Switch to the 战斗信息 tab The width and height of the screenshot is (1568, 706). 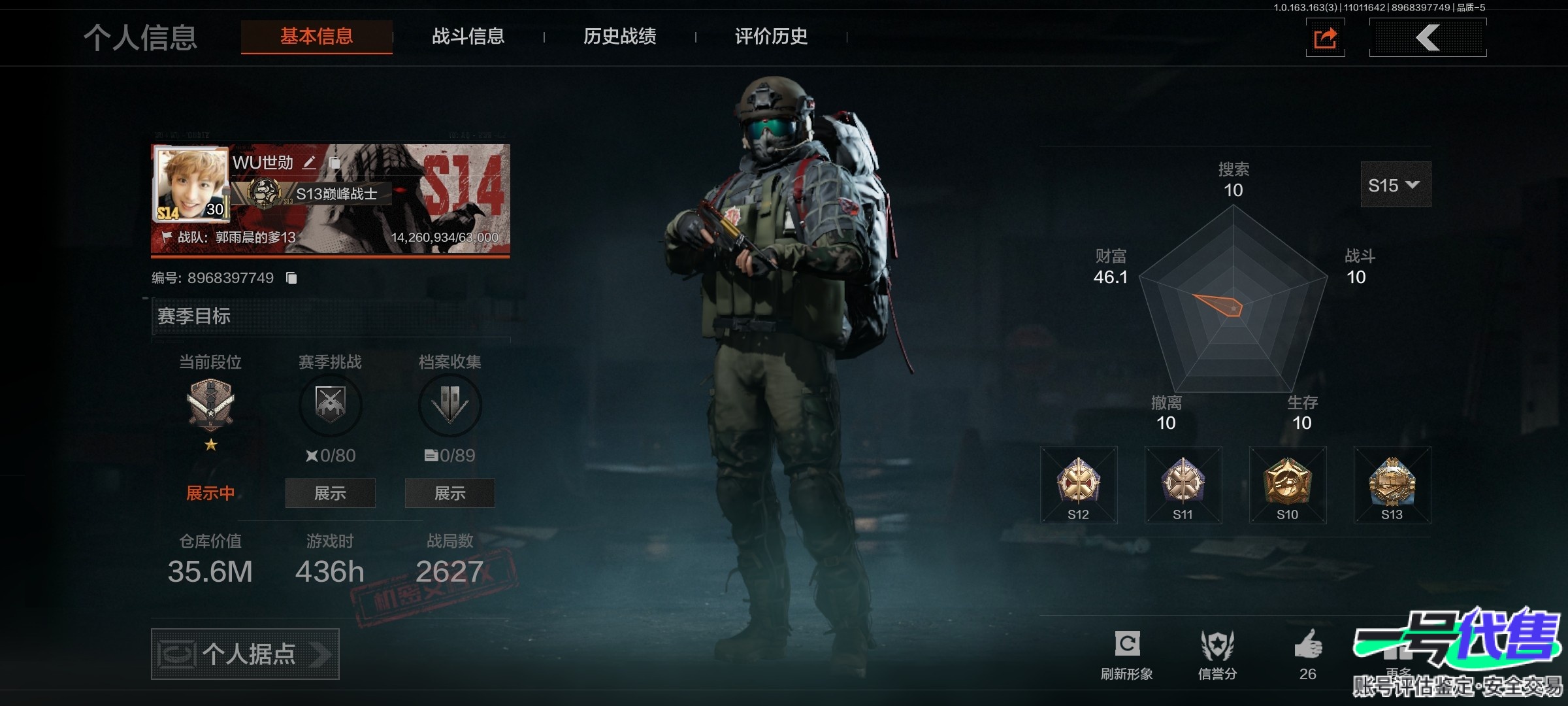[x=468, y=37]
